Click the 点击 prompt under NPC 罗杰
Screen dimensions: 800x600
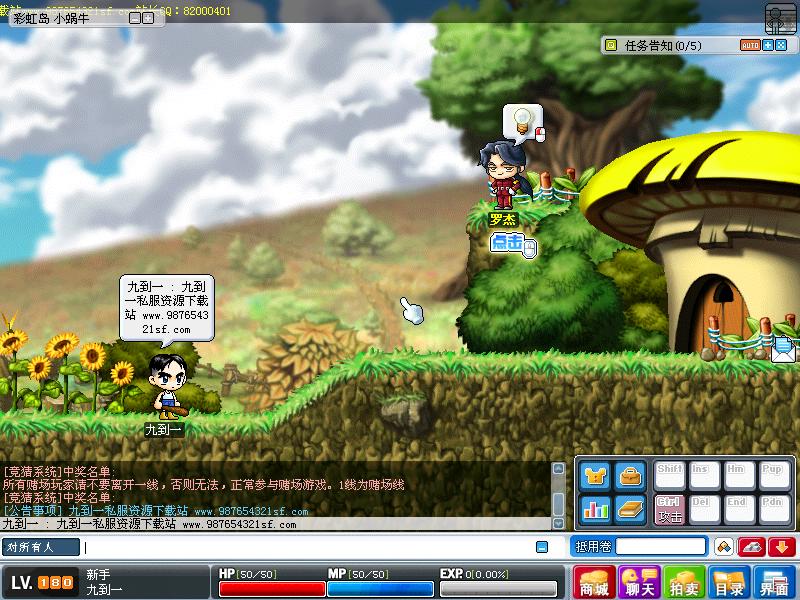(508, 243)
